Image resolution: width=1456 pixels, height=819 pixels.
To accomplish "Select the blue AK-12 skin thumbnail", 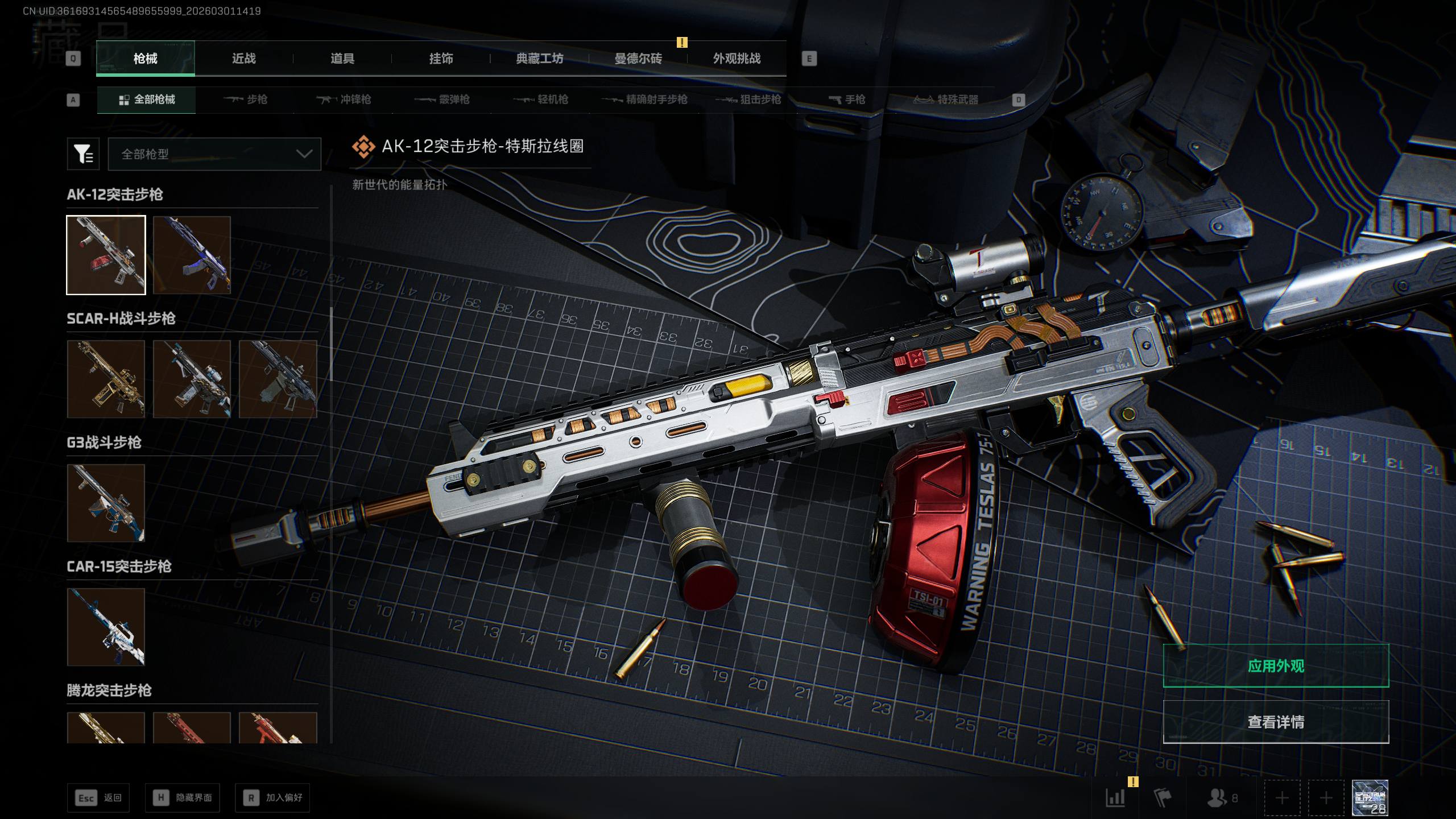I will [x=192, y=255].
